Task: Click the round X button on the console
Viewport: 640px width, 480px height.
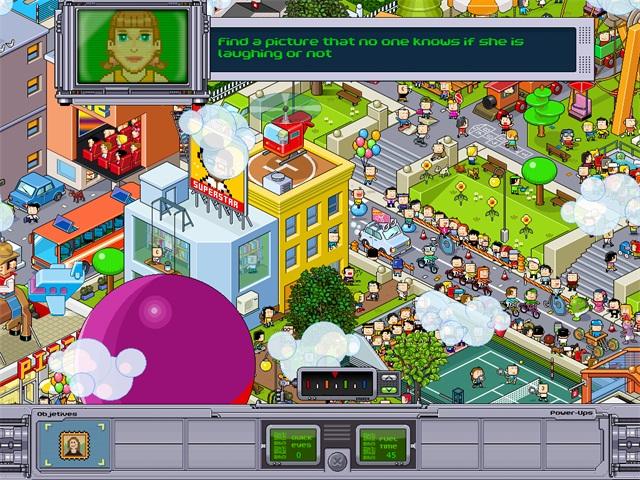Action: (x=338, y=461)
